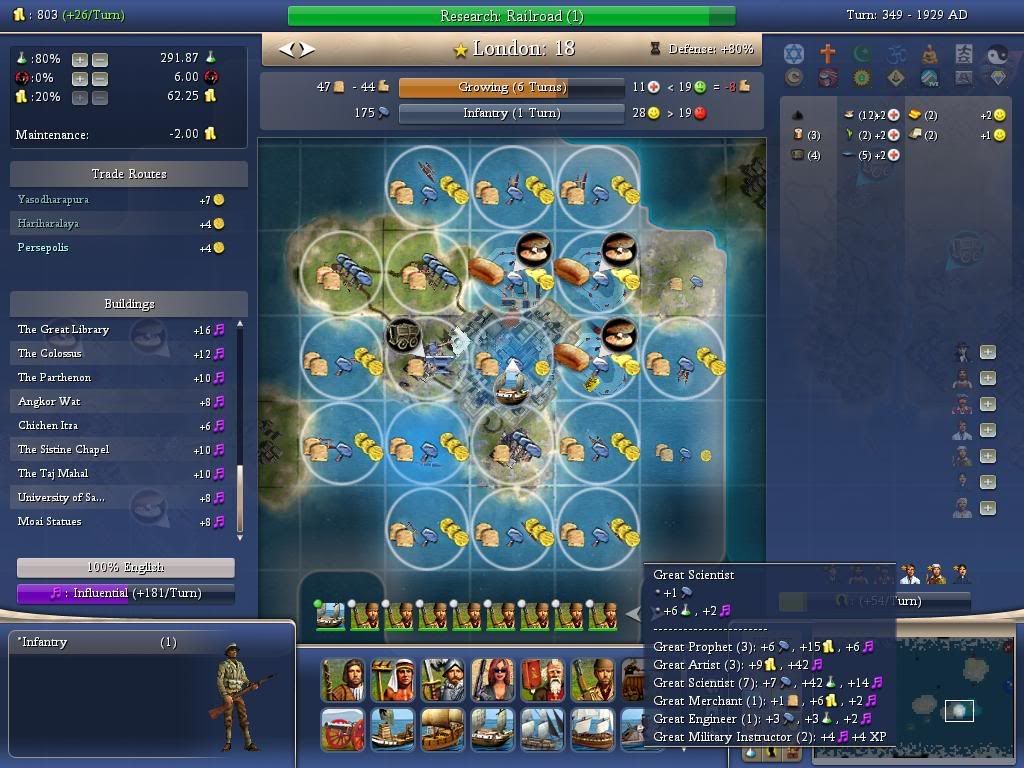Click the Star of David religion icon
Viewport: 1024px width, 768px height.
(x=794, y=53)
